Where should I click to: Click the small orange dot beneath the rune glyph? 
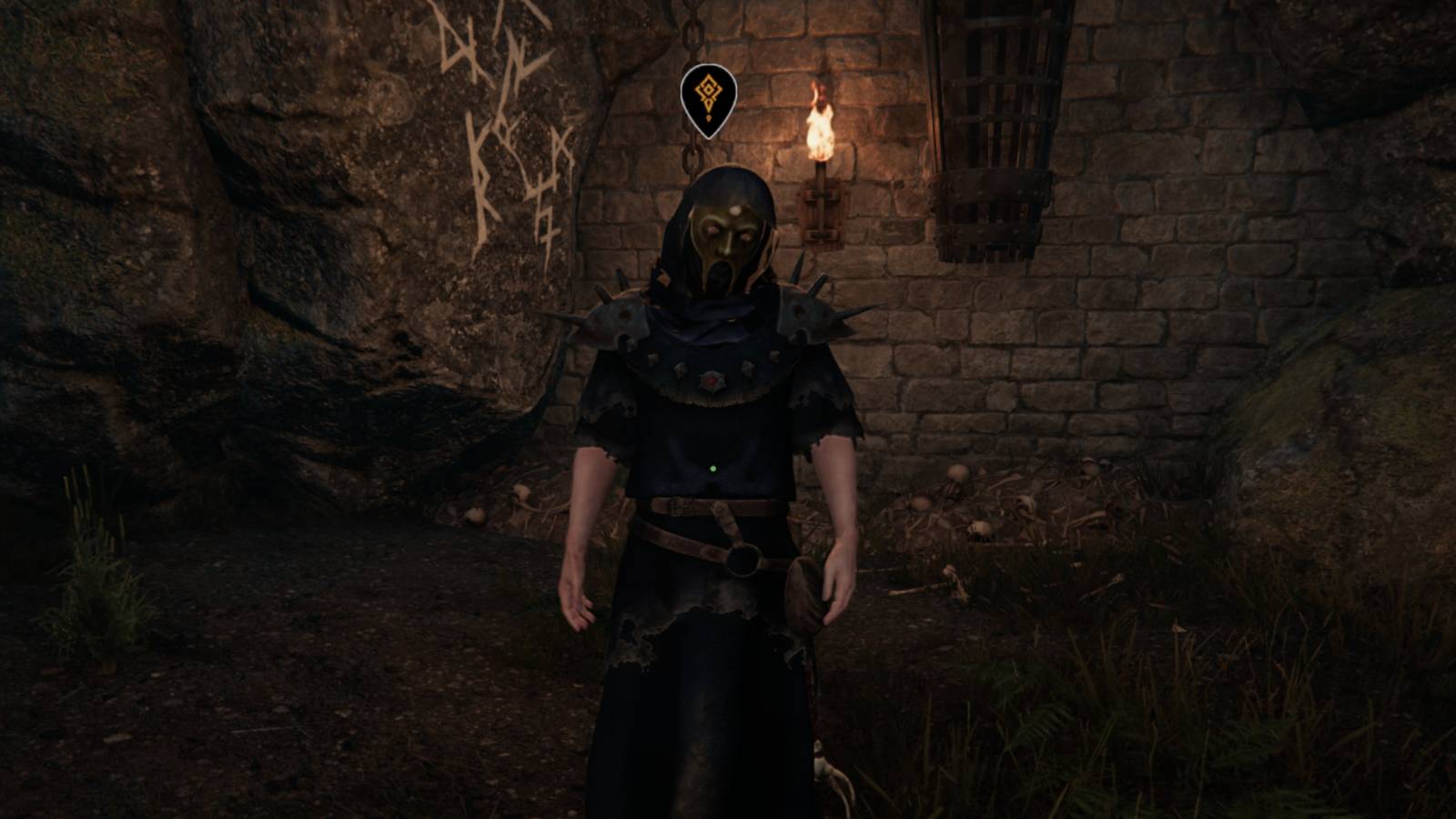pyautogui.click(x=709, y=117)
